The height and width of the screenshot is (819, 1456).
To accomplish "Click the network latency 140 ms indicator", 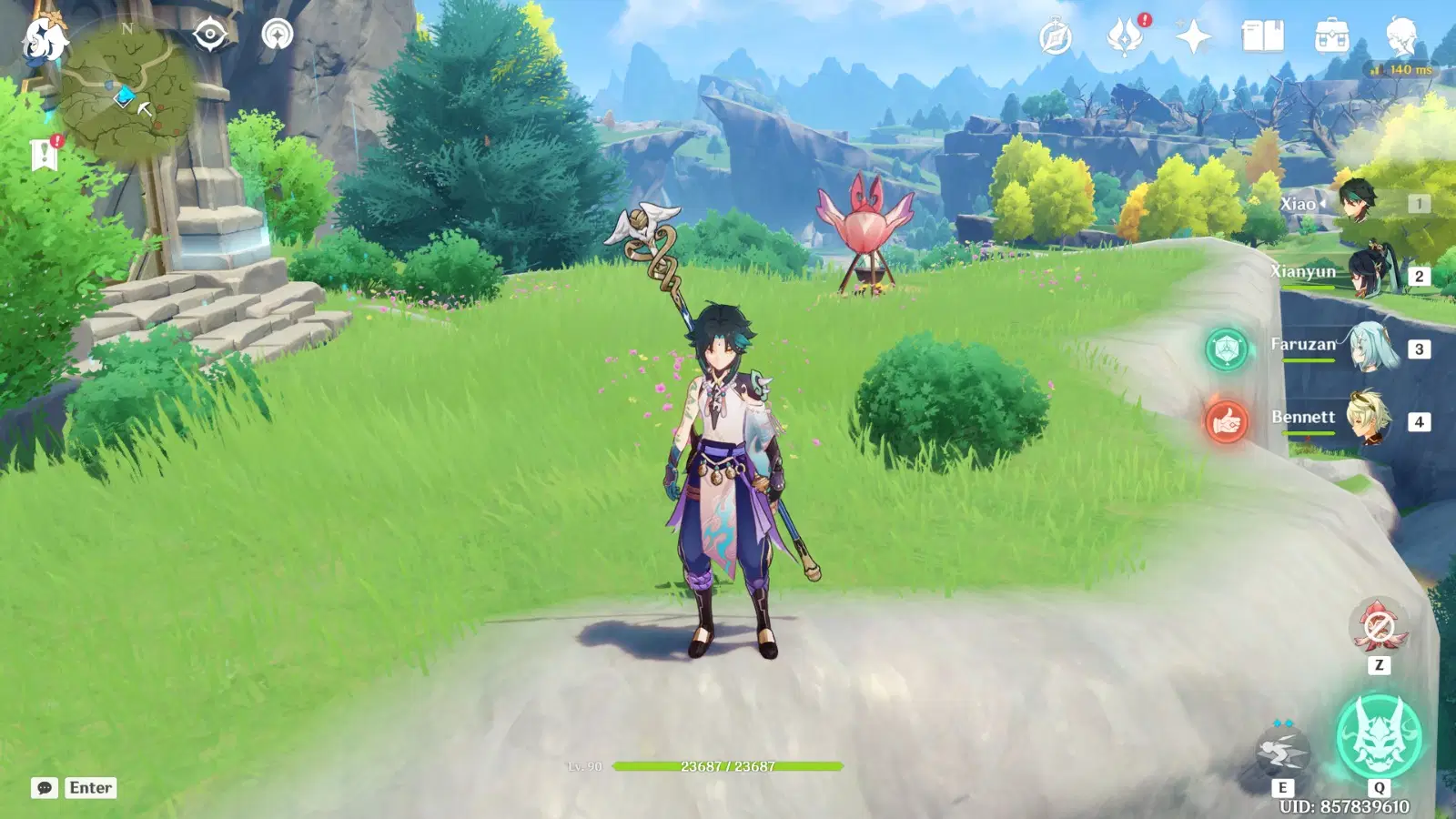I will tap(1401, 67).
